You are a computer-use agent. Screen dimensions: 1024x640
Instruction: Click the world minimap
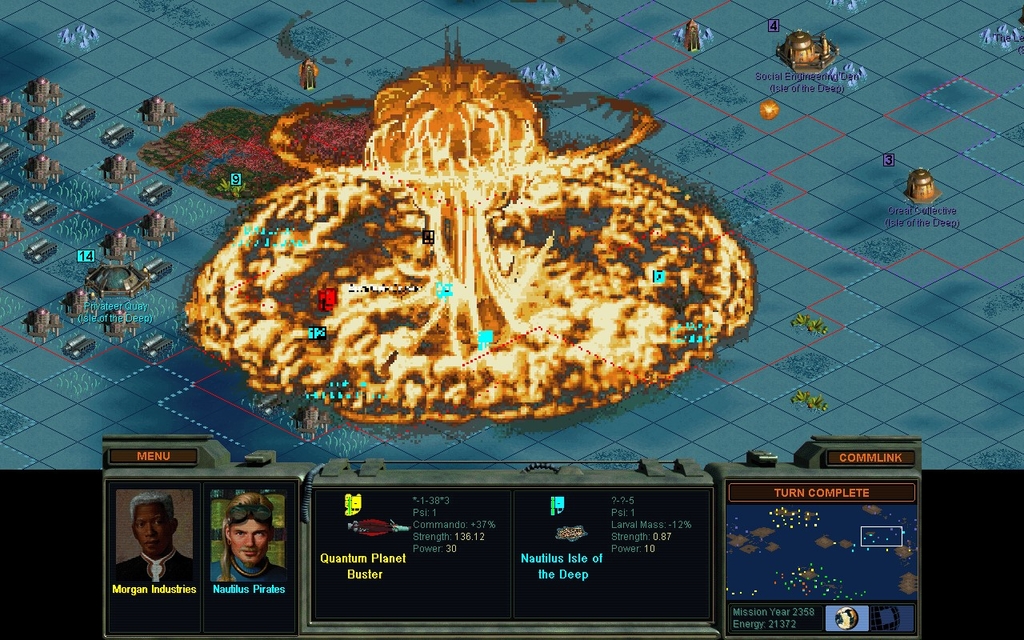[820, 550]
